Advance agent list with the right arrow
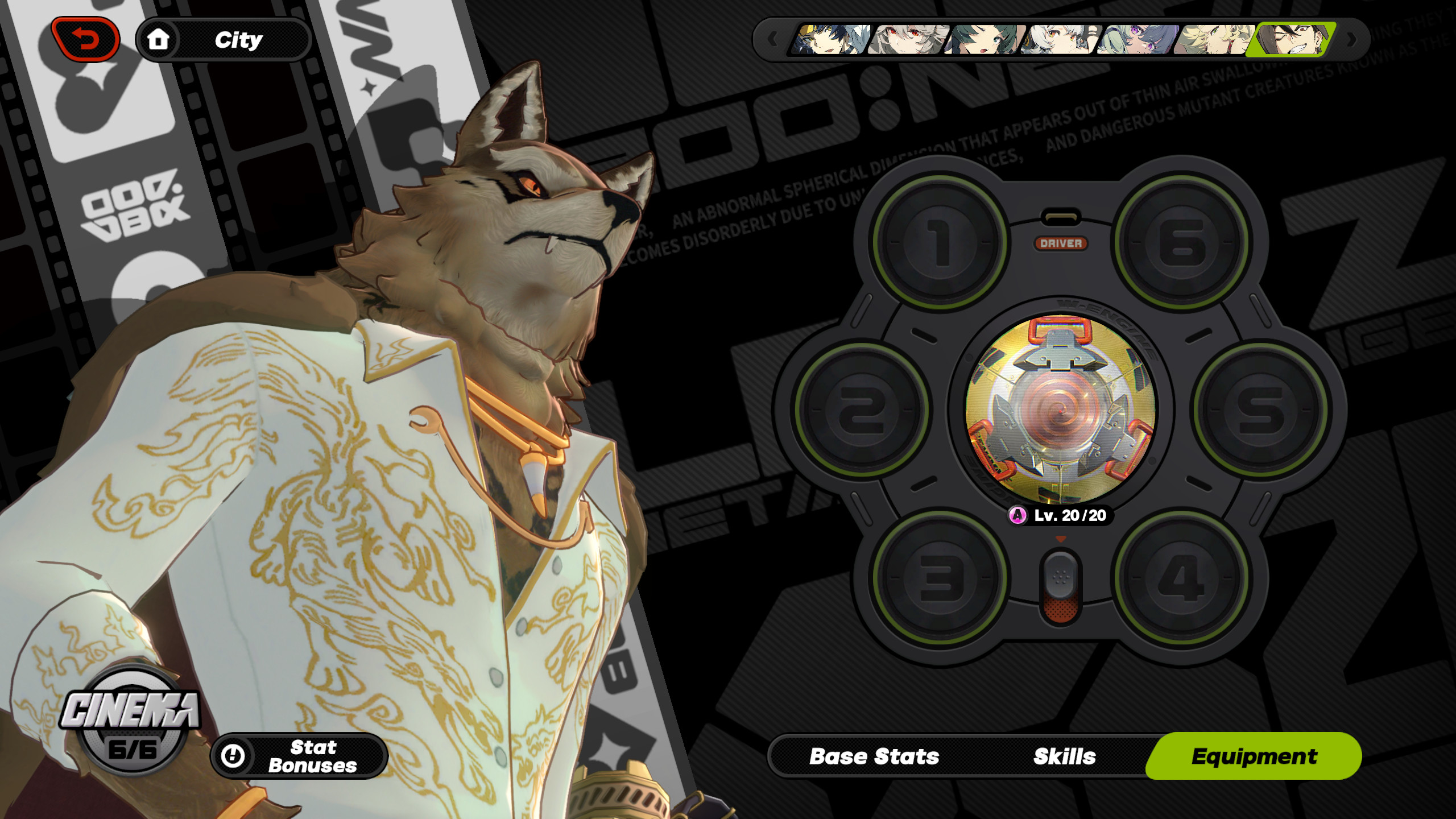The height and width of the screenshot is (819, 1456). pos(1352,39)
